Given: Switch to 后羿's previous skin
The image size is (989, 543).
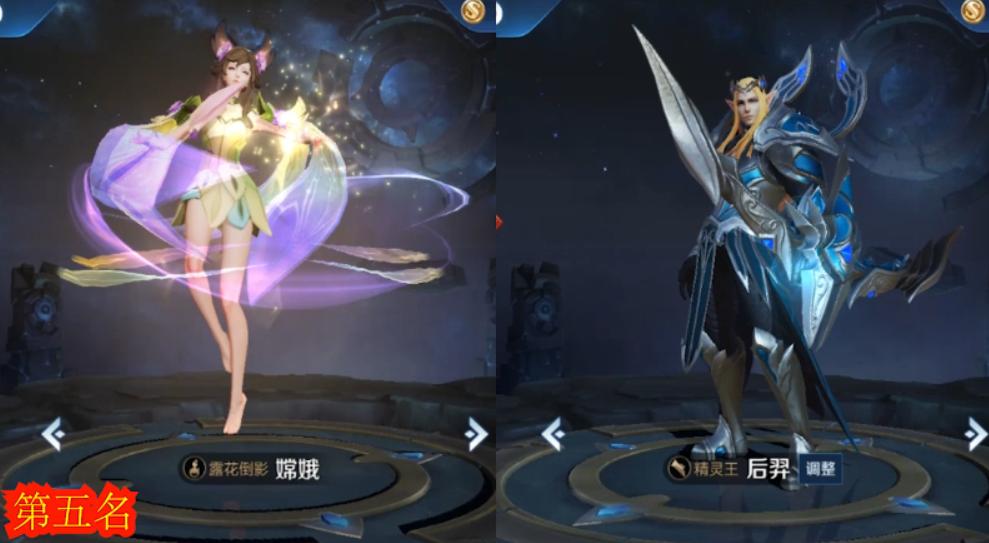Looking at the screenshot, I should click(x=552, y=433).
